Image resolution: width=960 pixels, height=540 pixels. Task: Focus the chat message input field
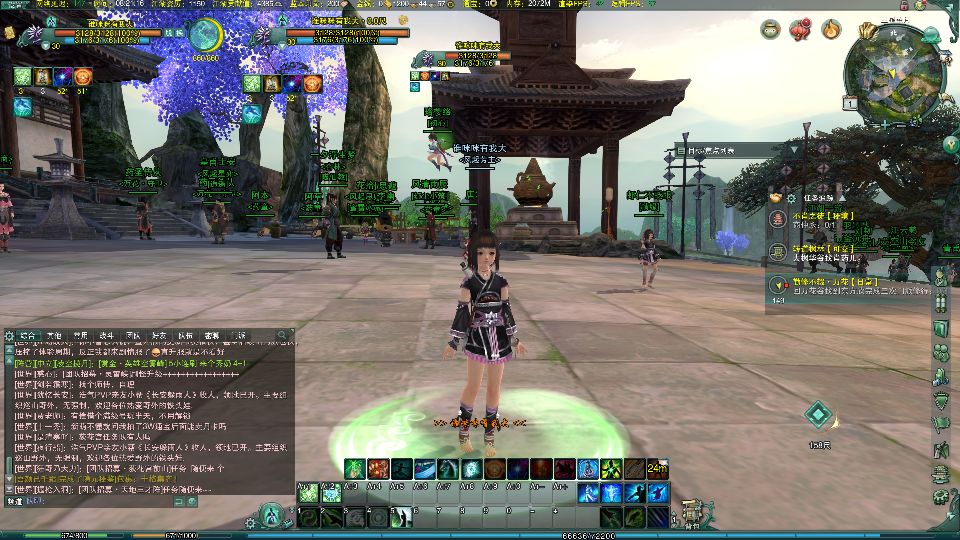pyautogui.click(x=150, y=502)
